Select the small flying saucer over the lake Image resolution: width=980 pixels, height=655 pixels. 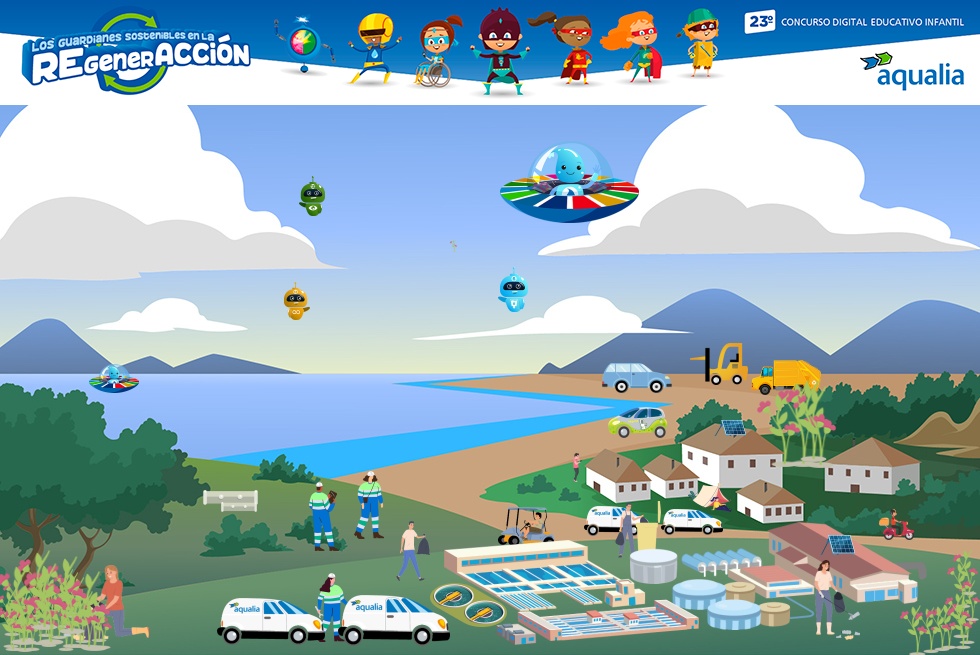coord(114,378)
